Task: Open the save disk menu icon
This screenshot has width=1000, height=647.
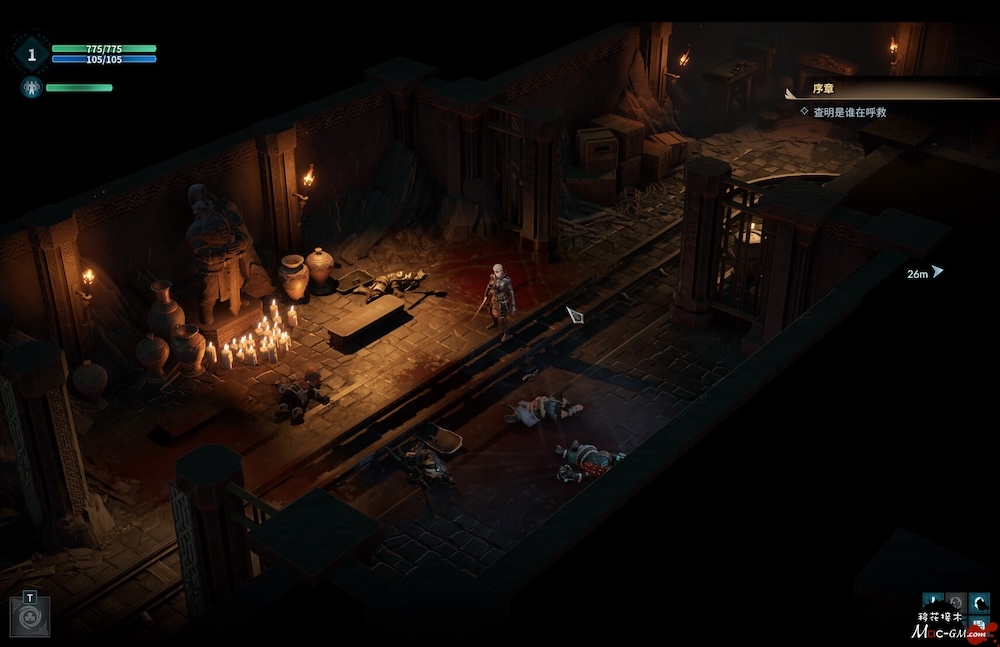Action: (x=980, y=628)
